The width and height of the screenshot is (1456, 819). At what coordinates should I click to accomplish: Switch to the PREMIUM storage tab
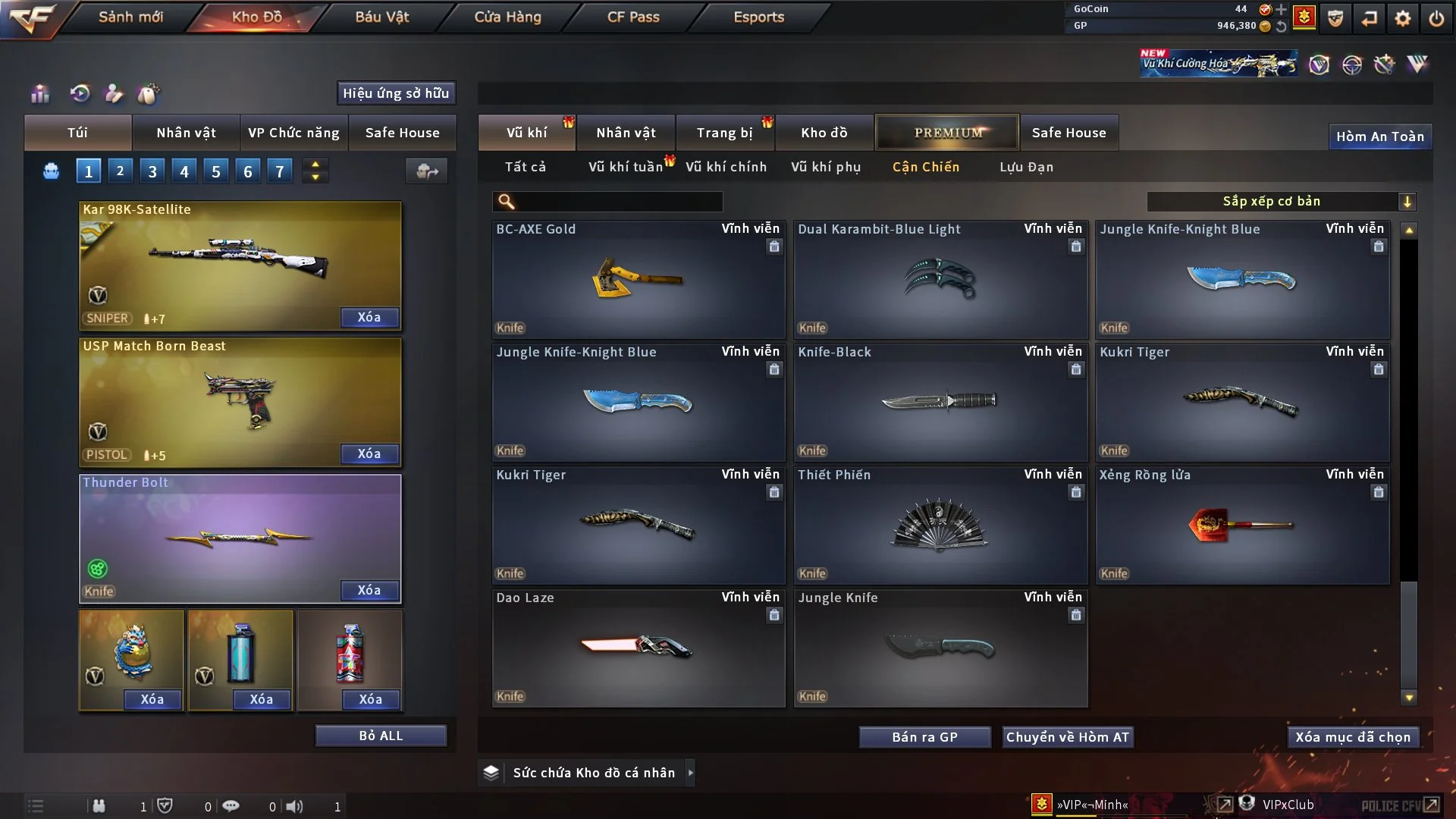pyautogui.click(x=947, y=133)
